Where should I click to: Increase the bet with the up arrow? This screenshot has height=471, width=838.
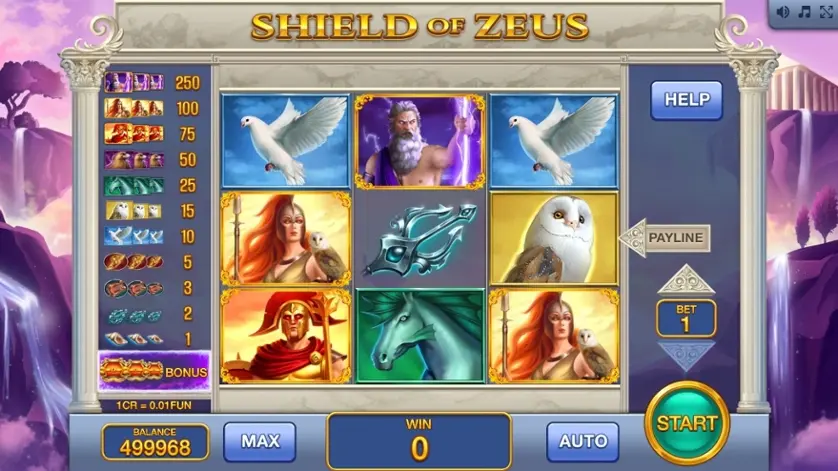[686, 279]
